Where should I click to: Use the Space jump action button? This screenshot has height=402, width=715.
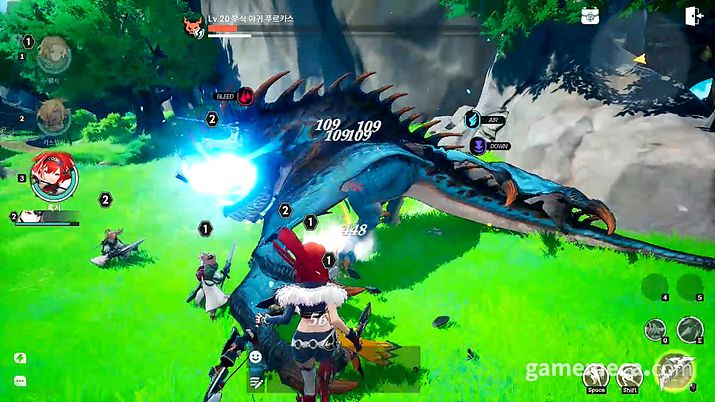click(x=597, y=376)
